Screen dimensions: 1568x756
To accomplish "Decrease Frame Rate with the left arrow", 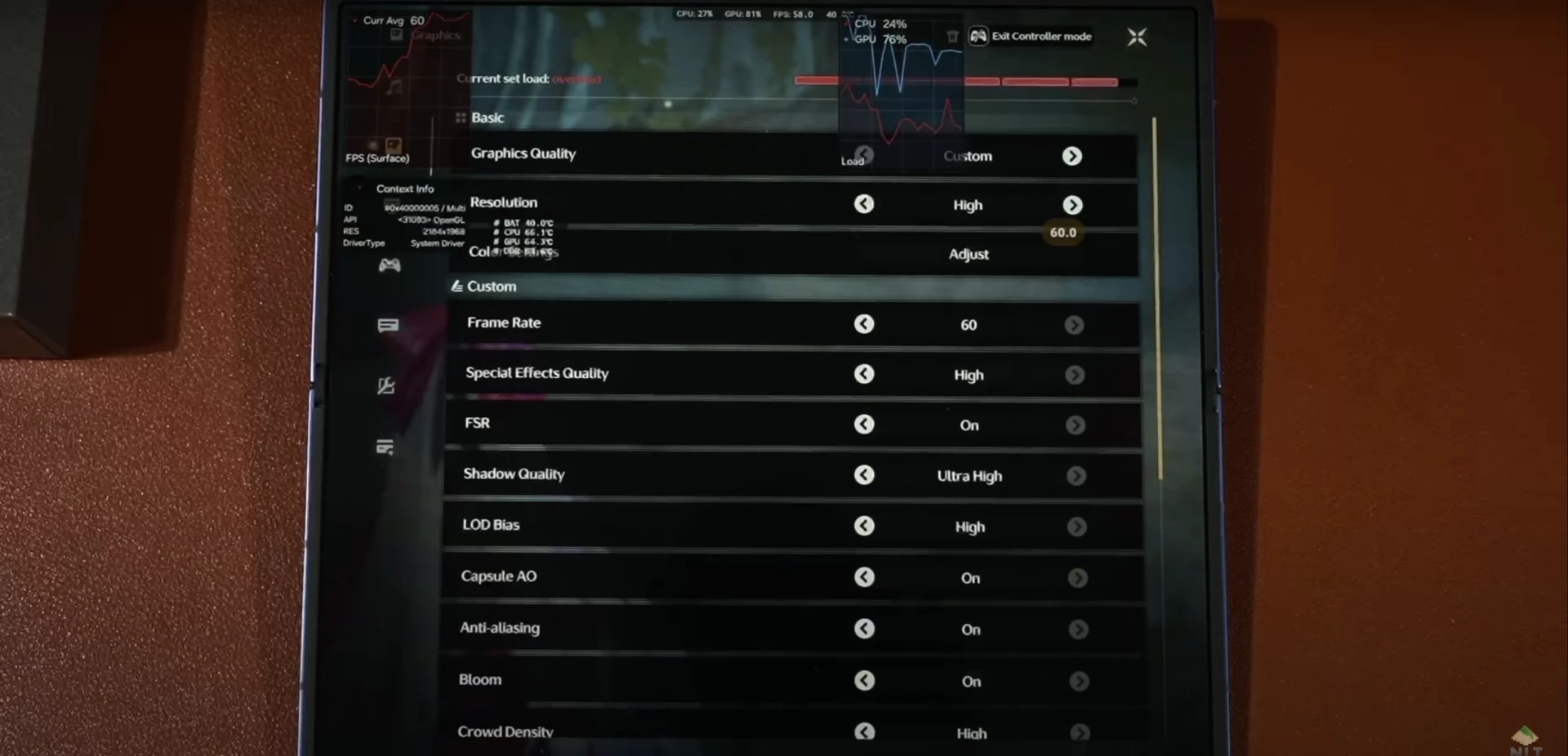I will pos(864,324).
